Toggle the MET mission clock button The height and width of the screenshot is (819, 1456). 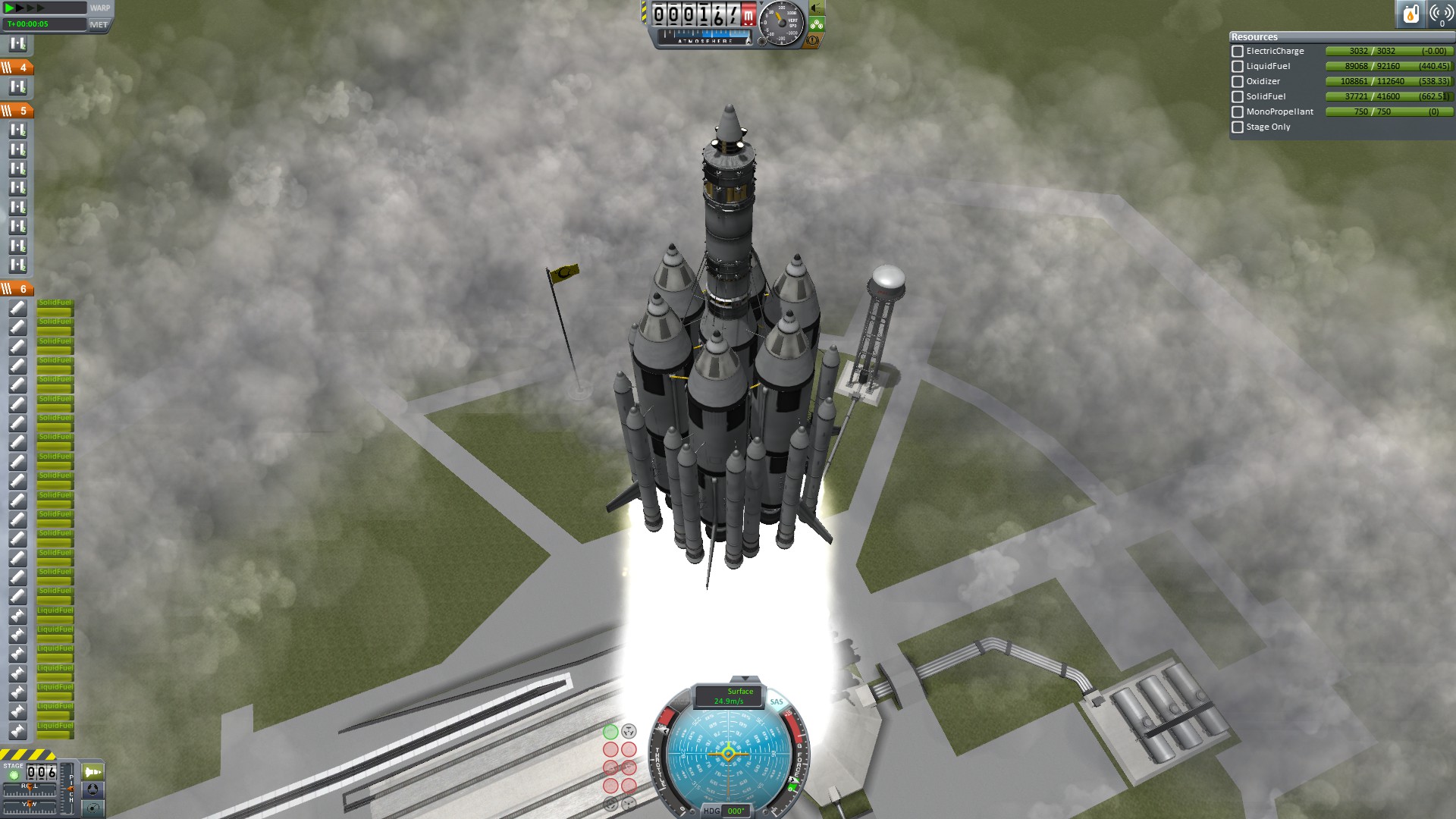click(x=99, y=24)
